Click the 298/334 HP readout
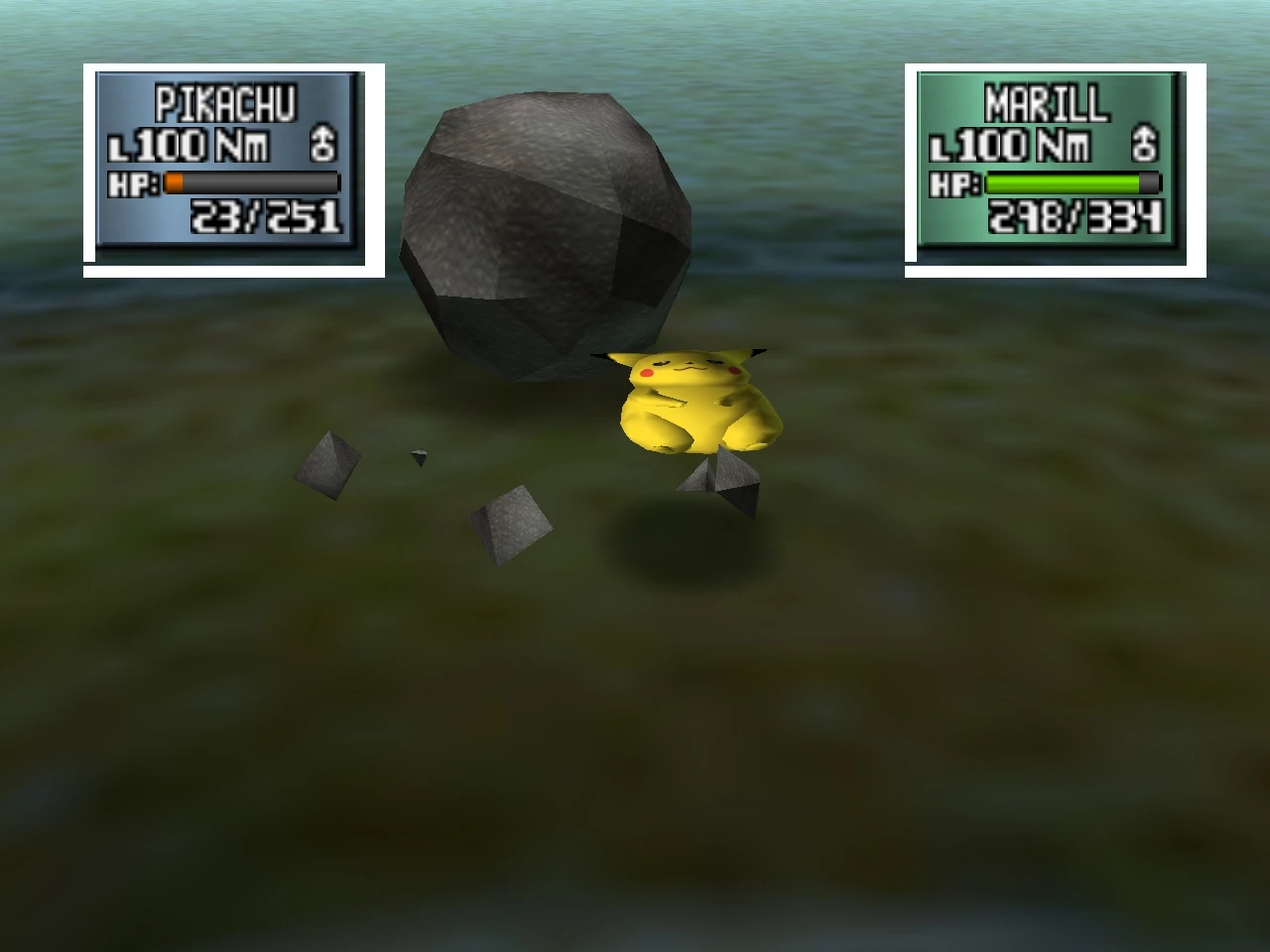Viewport: 1270px width, 952px height. (1075, 216)
